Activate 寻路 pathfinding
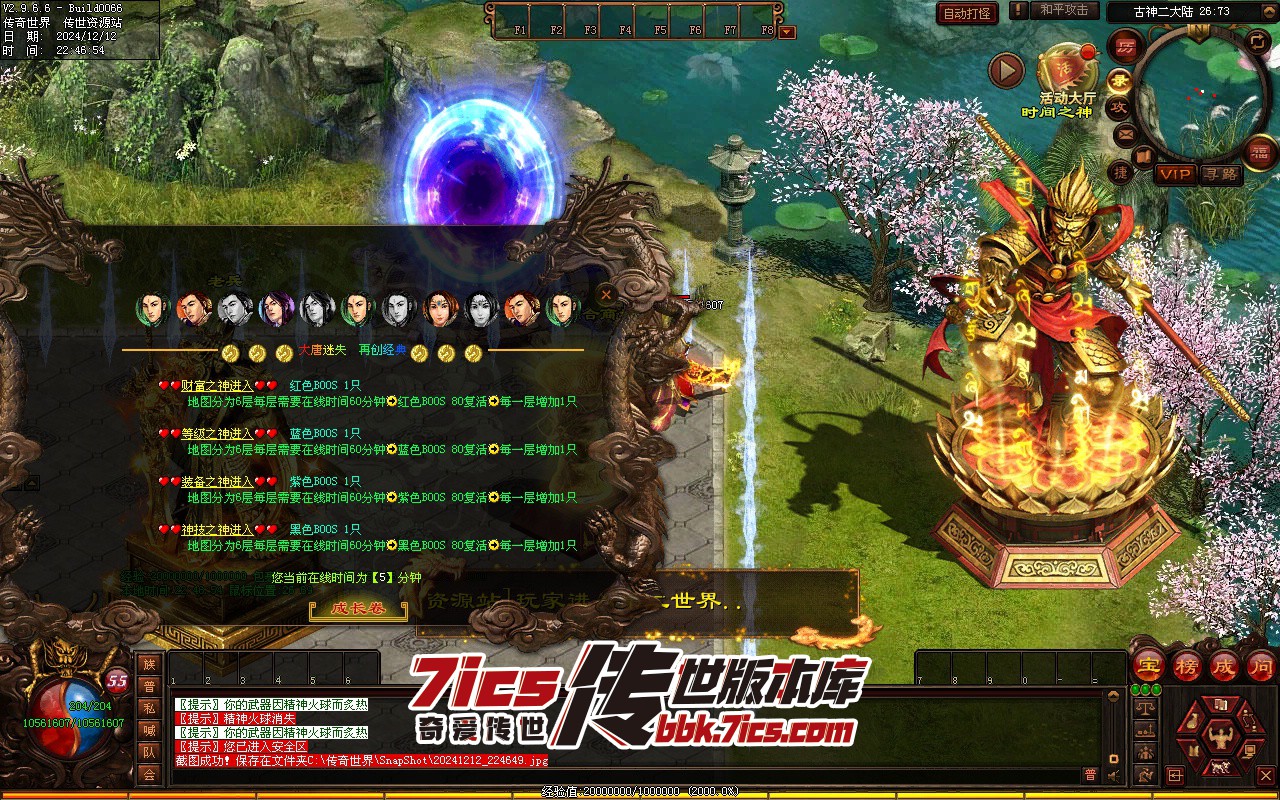The width and height of the screenshot is (1280, 800). click(1220, 174)
